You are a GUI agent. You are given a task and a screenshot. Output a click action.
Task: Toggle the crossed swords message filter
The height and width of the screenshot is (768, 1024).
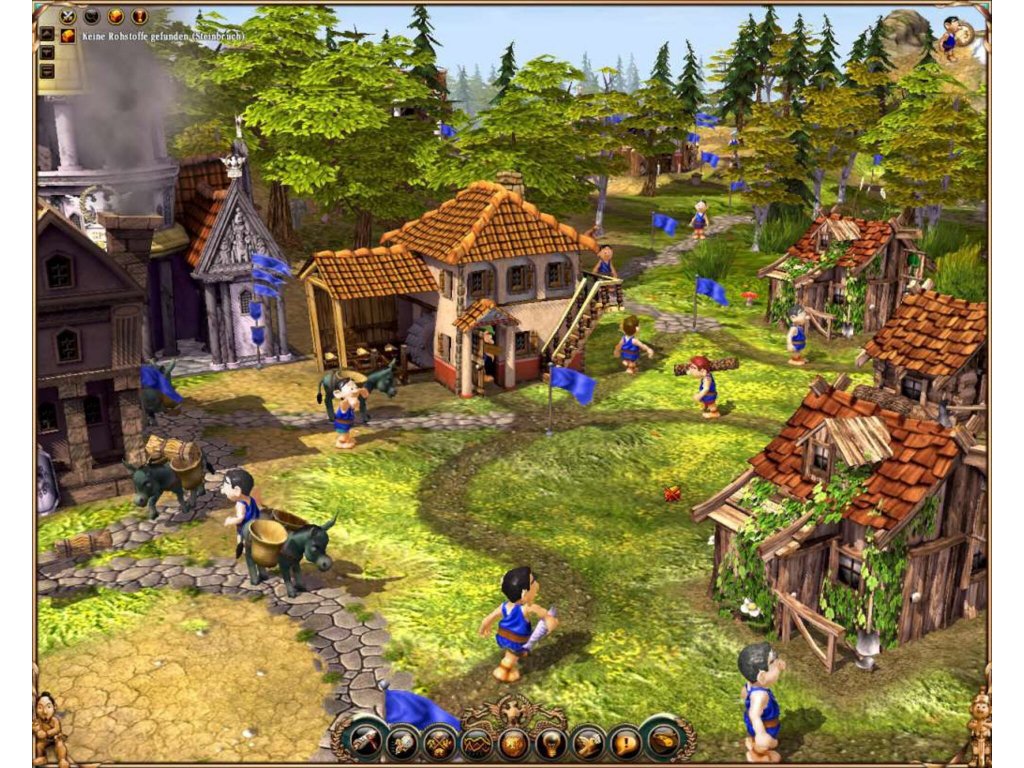click(x=67, y=16)
